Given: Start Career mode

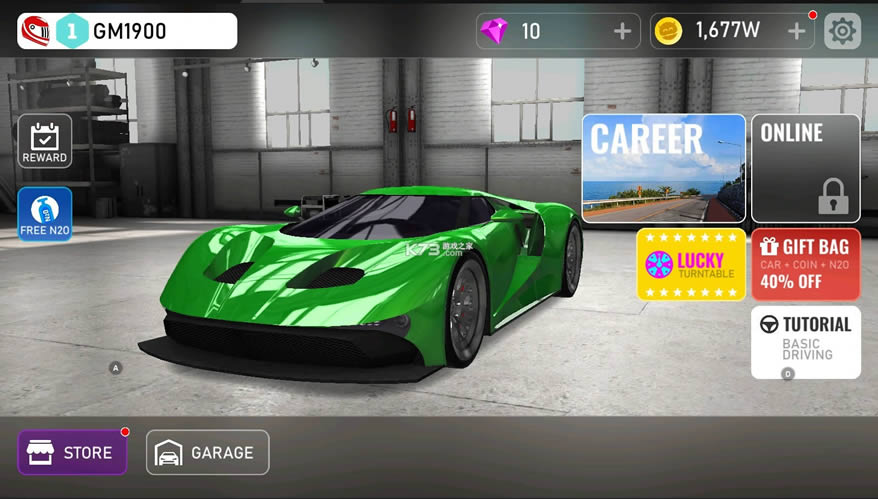Looking at the screenshot, I should pos(664,167).
